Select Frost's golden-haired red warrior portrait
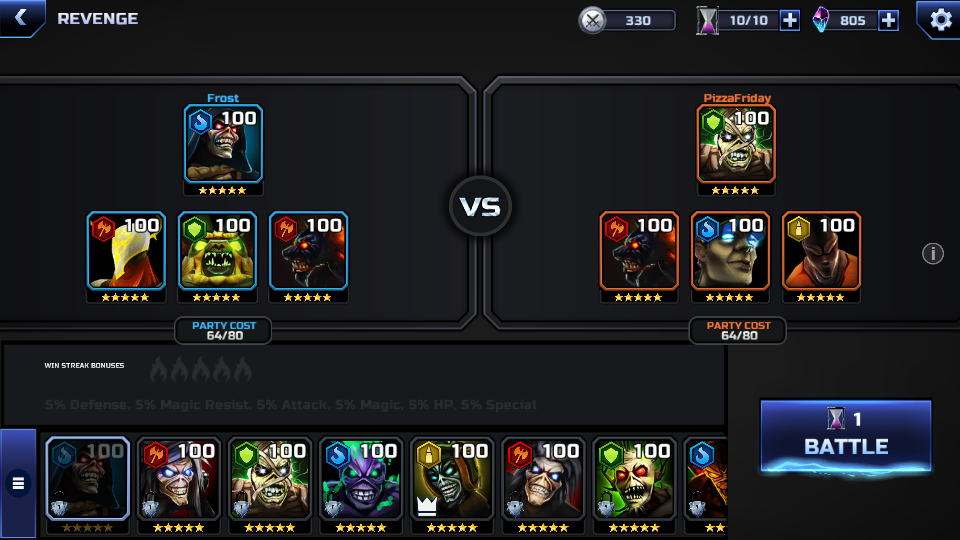The width and height of the screenshot is (960, 540). tap(126, 251)
